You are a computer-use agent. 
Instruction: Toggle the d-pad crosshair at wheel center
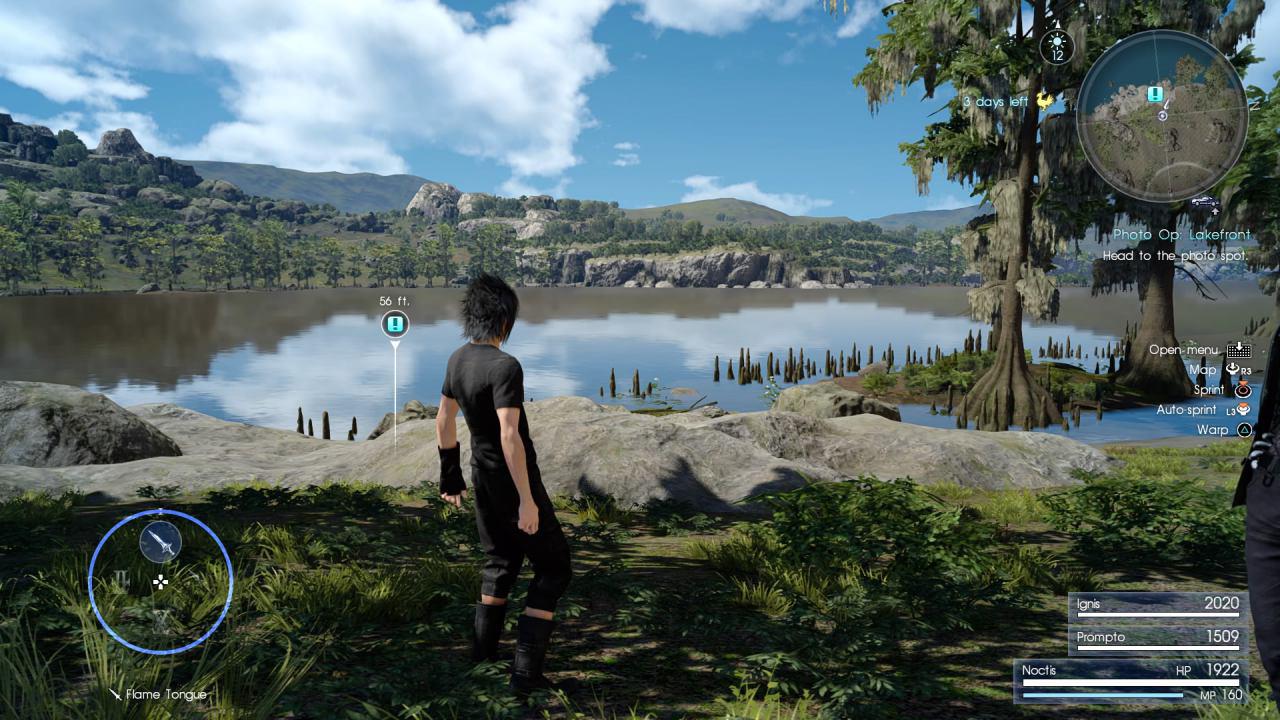(x=160, y=582)
